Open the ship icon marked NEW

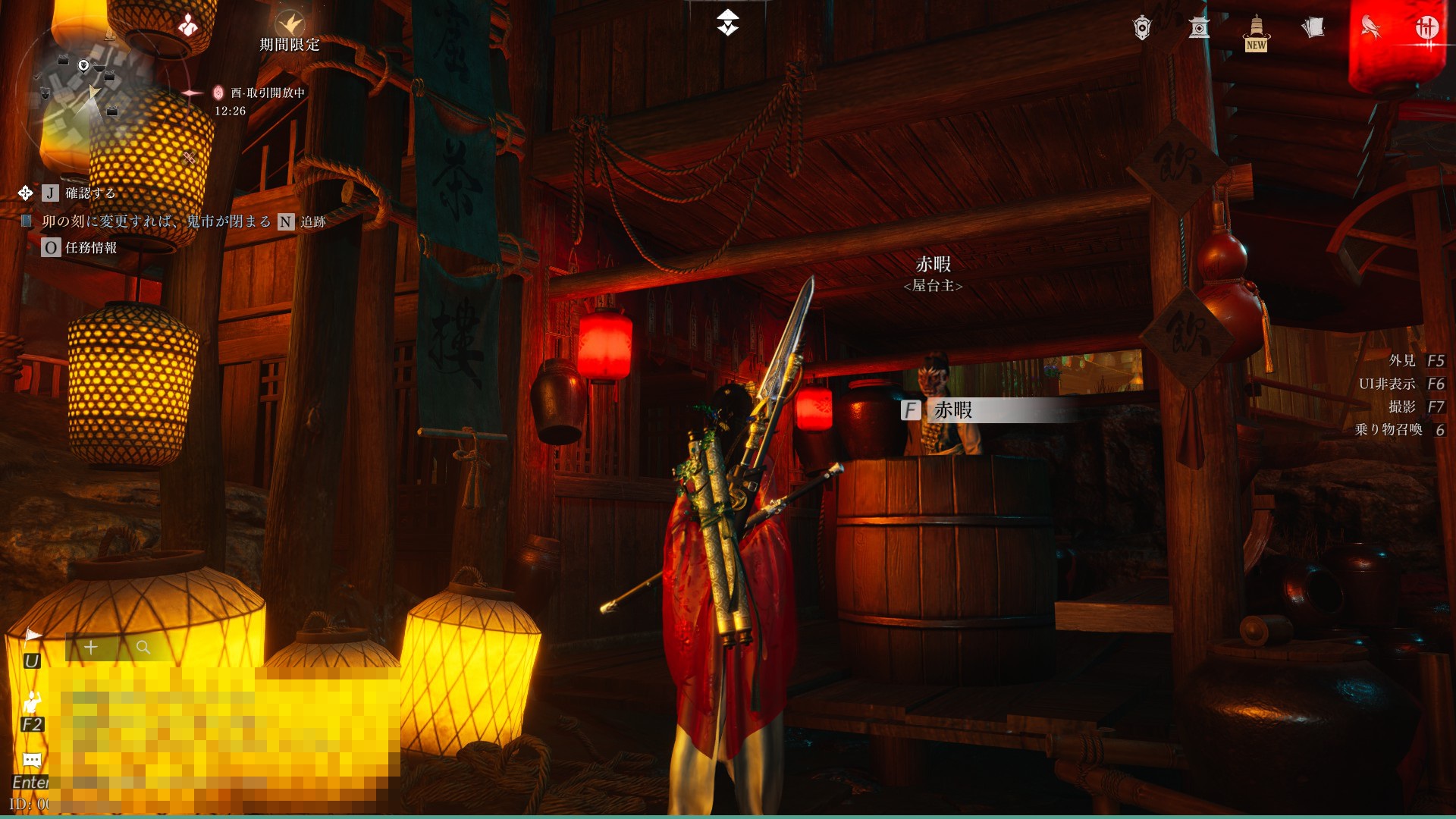point(1257,30)
